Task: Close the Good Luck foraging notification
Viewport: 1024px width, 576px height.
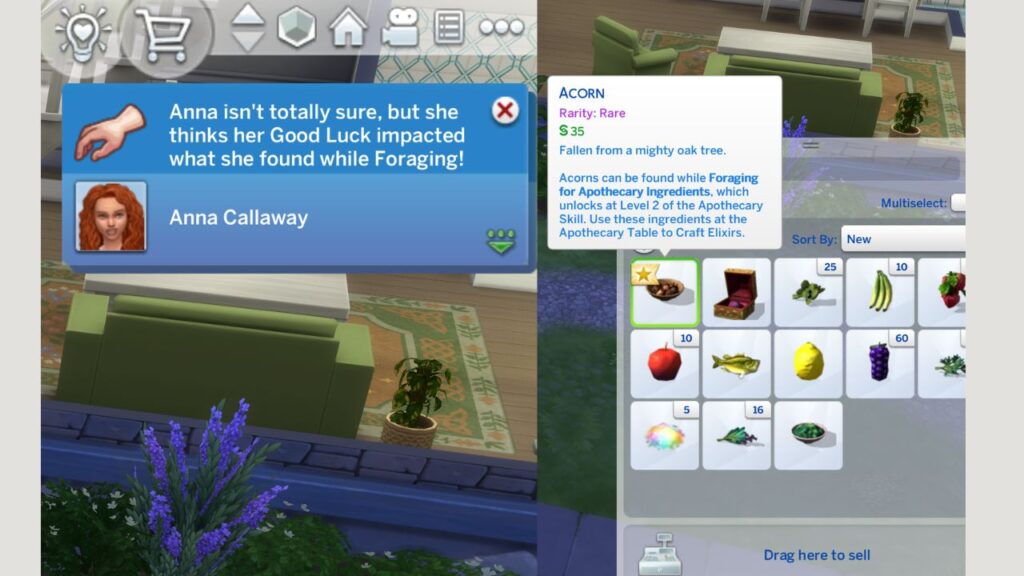Action: point(506,110)
